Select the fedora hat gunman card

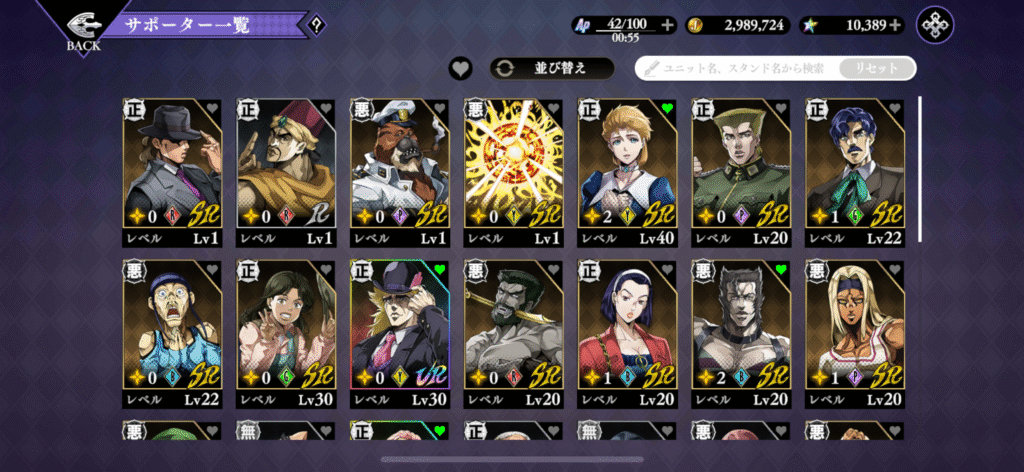[172, 172]
